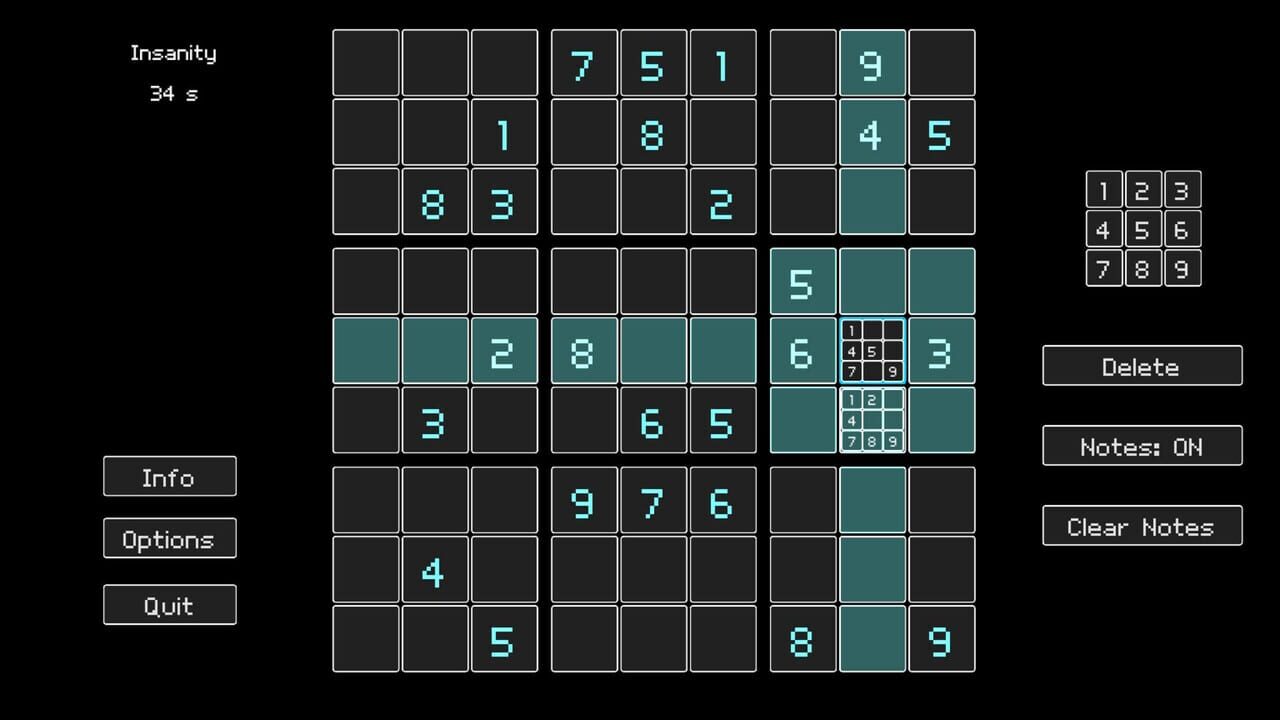
Task: Select number 2 from the number pad
Action: click(1143, 190)
